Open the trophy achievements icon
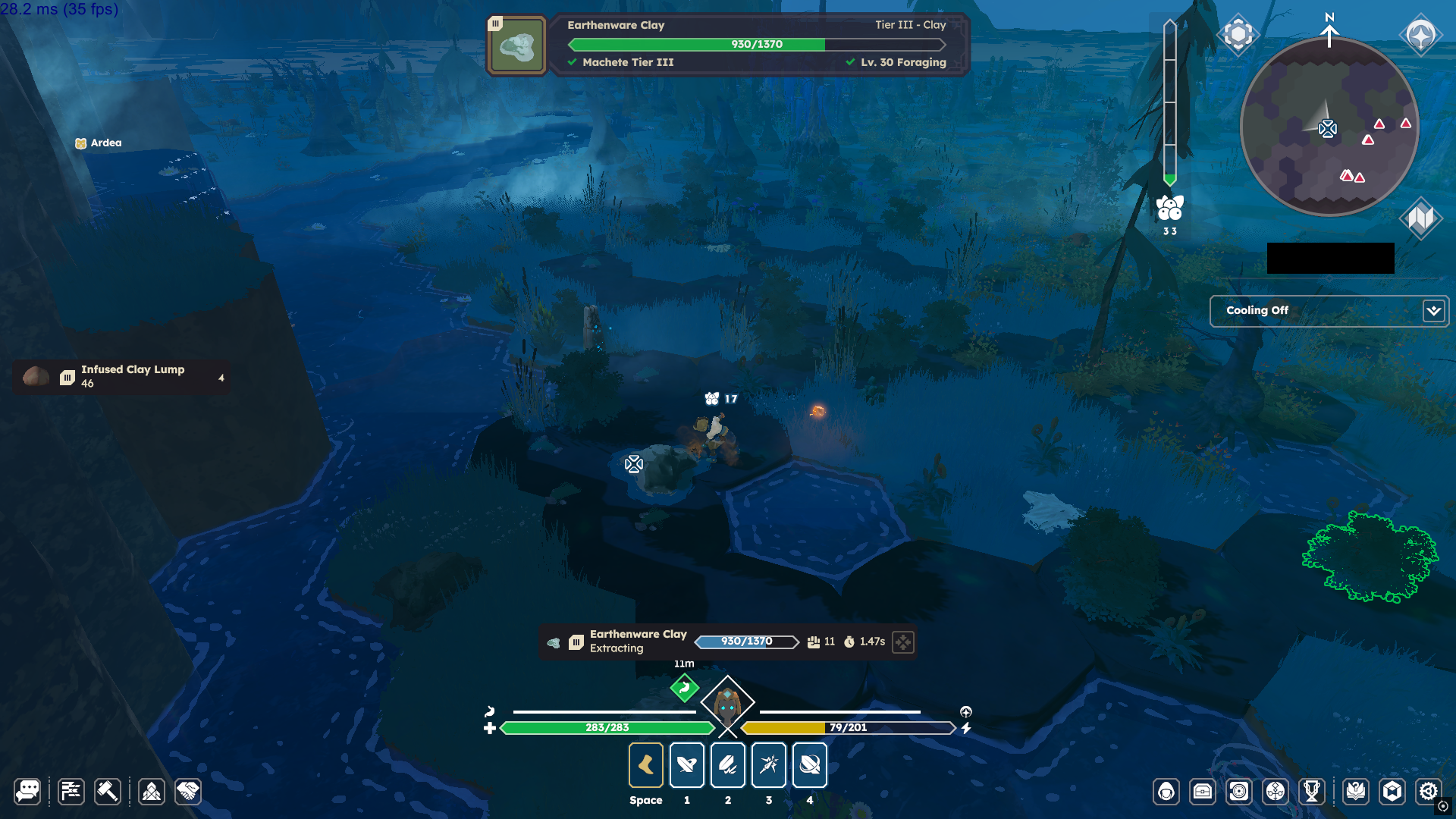The width and height of the screenshot is (1456, 819). coord(1312,792)
